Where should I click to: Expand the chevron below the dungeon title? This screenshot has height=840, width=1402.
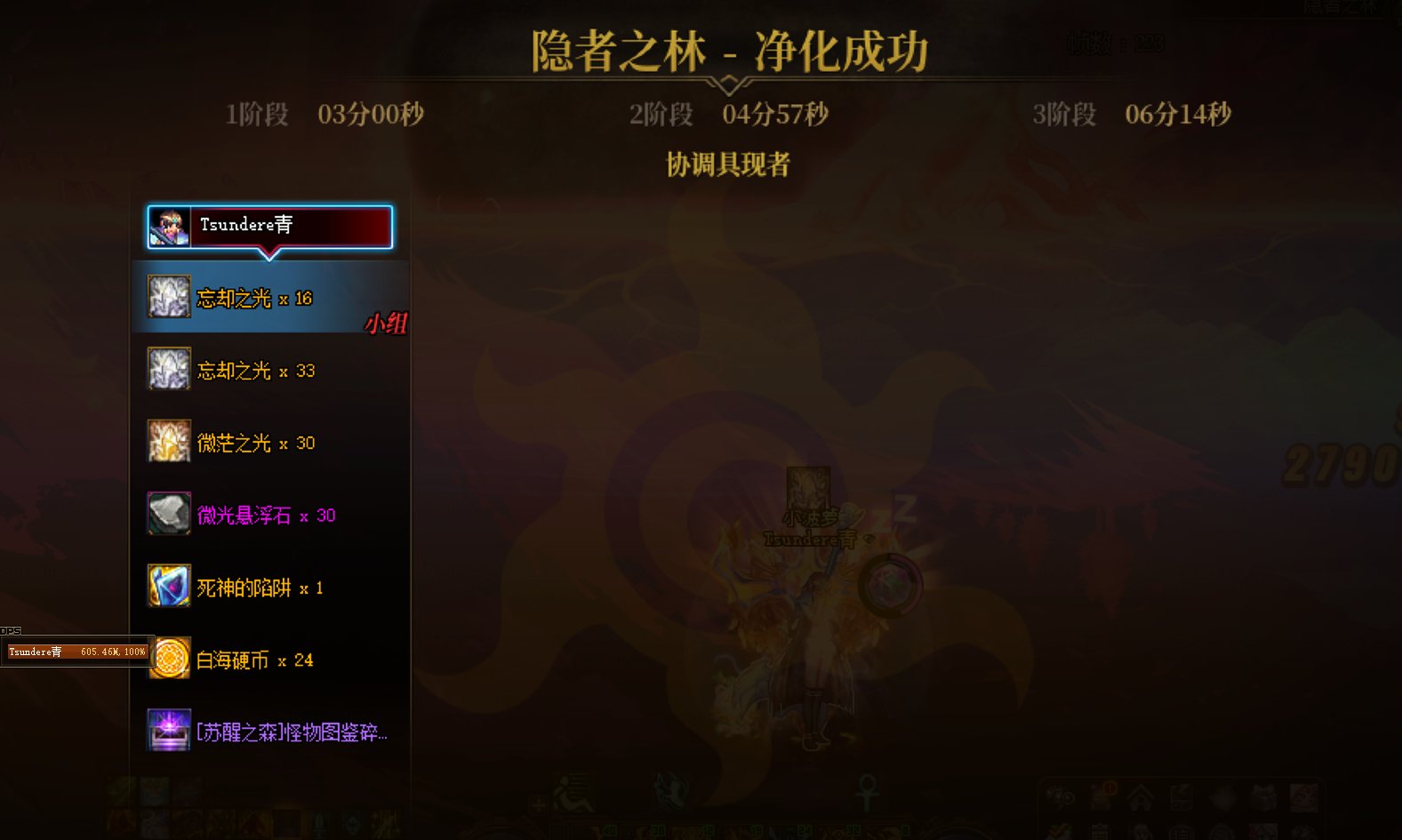pyautogui.click(x=731, y=83)
